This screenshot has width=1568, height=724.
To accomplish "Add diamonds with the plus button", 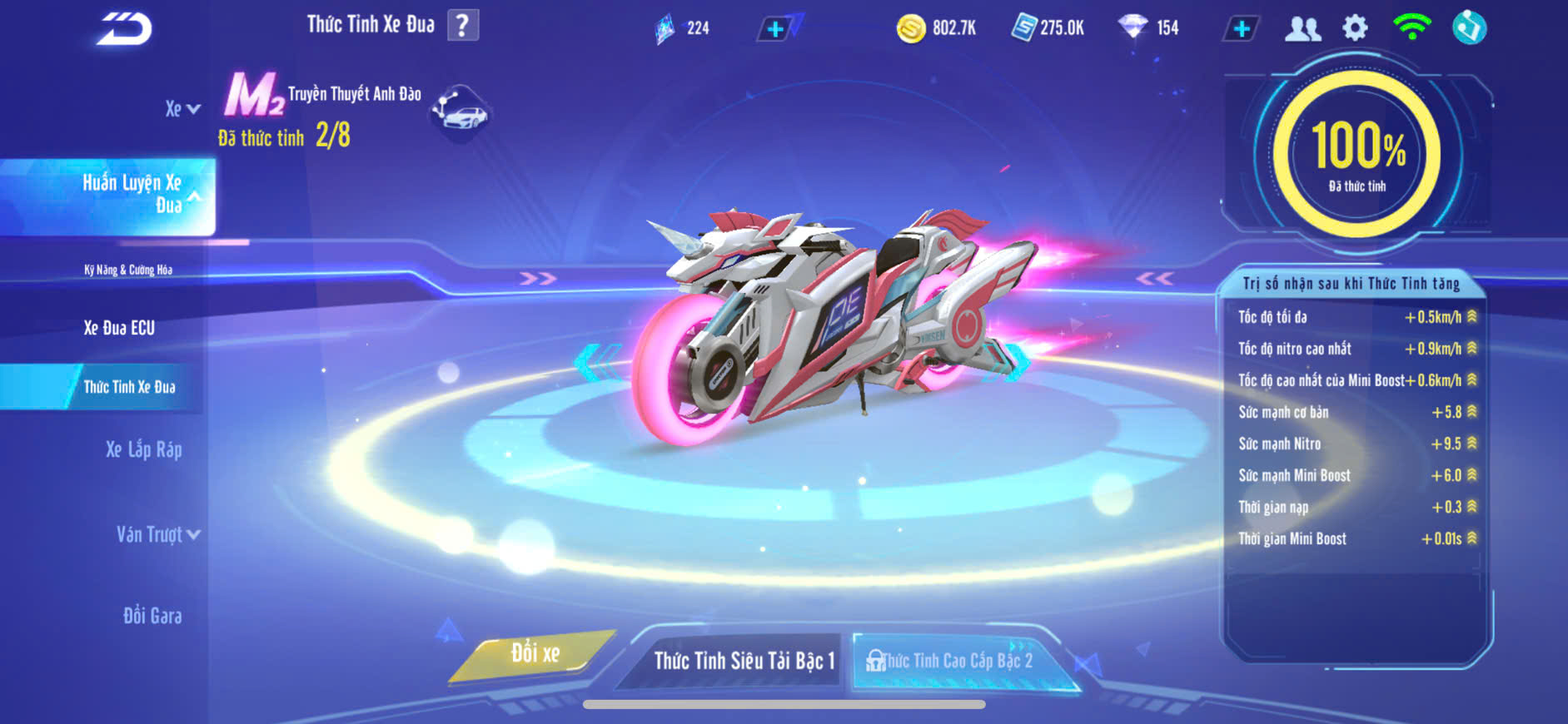I will [1241, 29].
